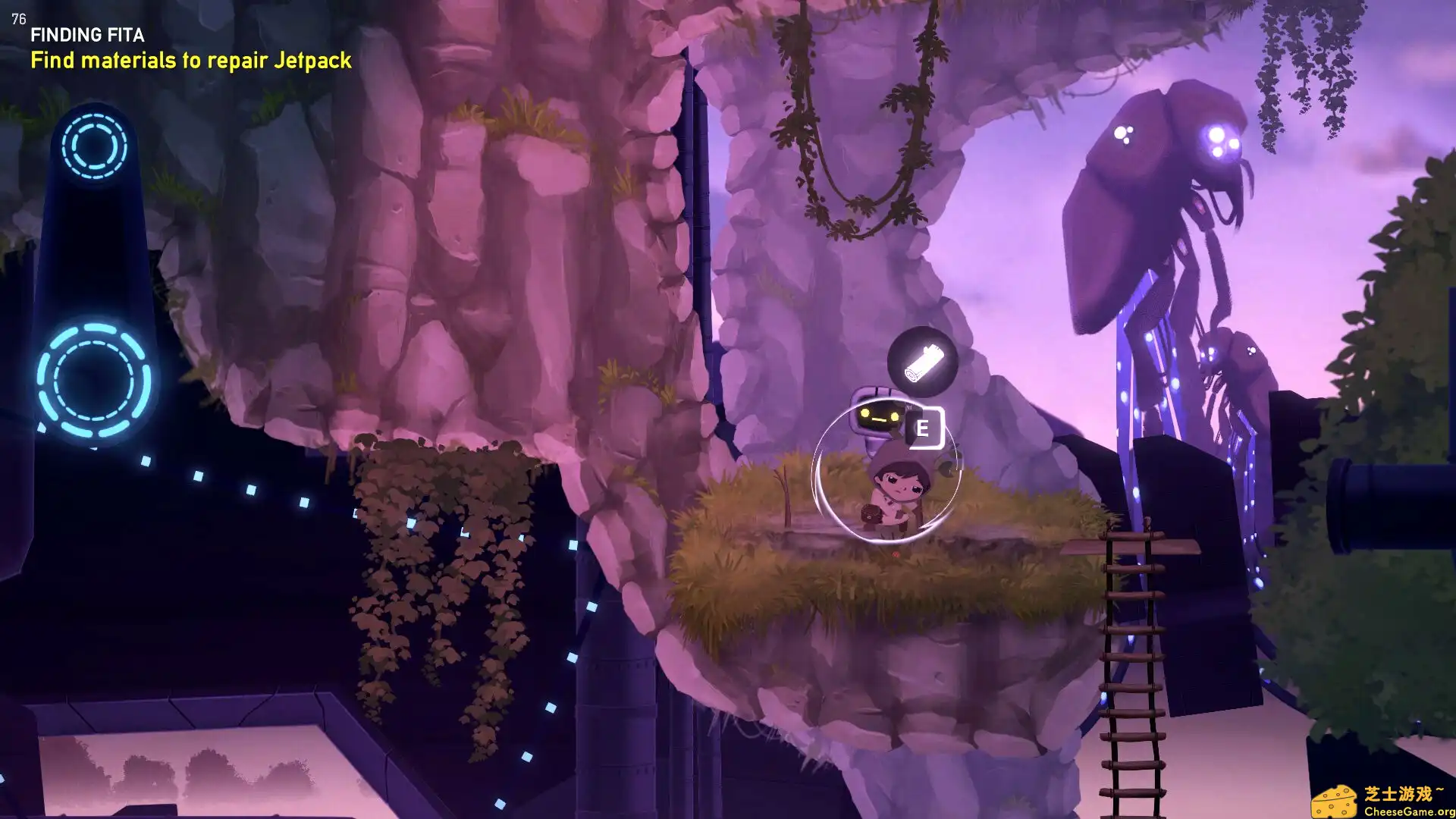Select the FINDING FITA quest title
Image resolution: width=1456 pixels, height=819 pixels.
point(87,35)
